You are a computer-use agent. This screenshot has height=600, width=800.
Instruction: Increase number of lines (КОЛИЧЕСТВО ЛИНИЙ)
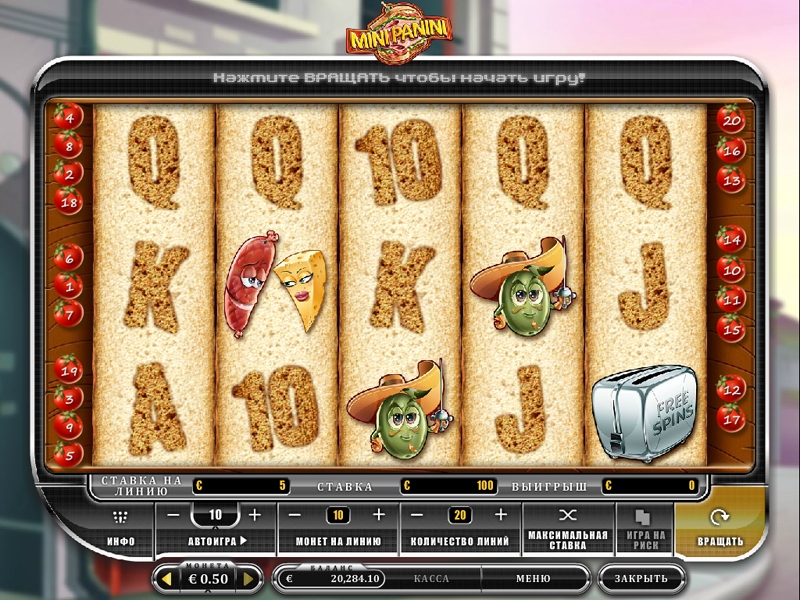point(500,515)
